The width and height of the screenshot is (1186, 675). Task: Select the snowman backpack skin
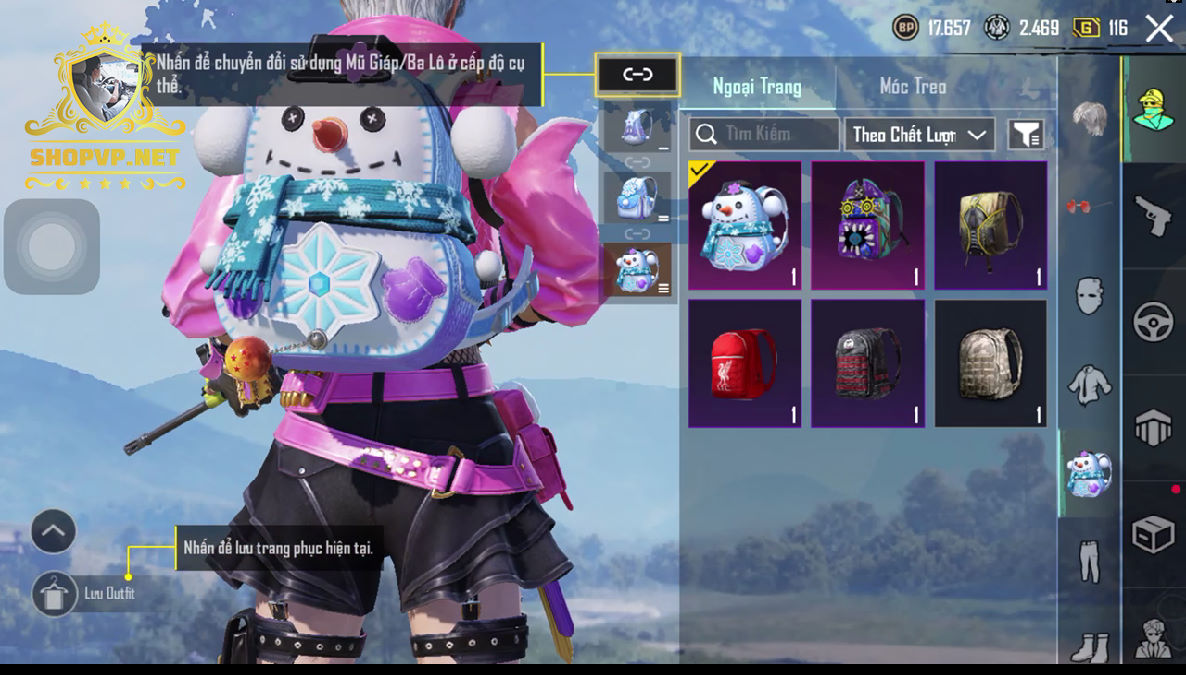(x=744, y=225)
